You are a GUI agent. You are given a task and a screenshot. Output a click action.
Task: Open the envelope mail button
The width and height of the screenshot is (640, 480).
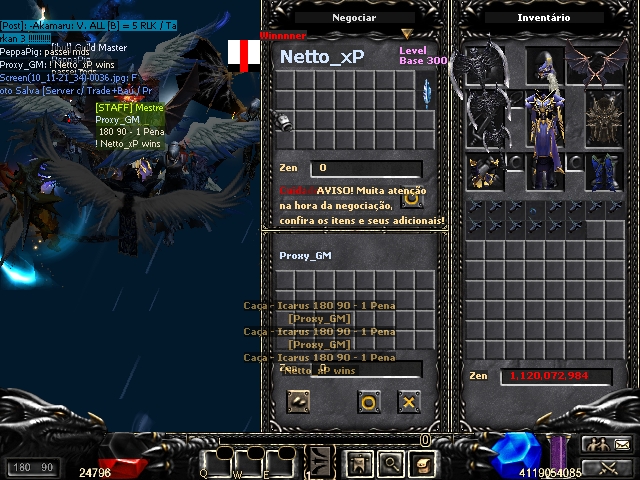coord(621,445)
